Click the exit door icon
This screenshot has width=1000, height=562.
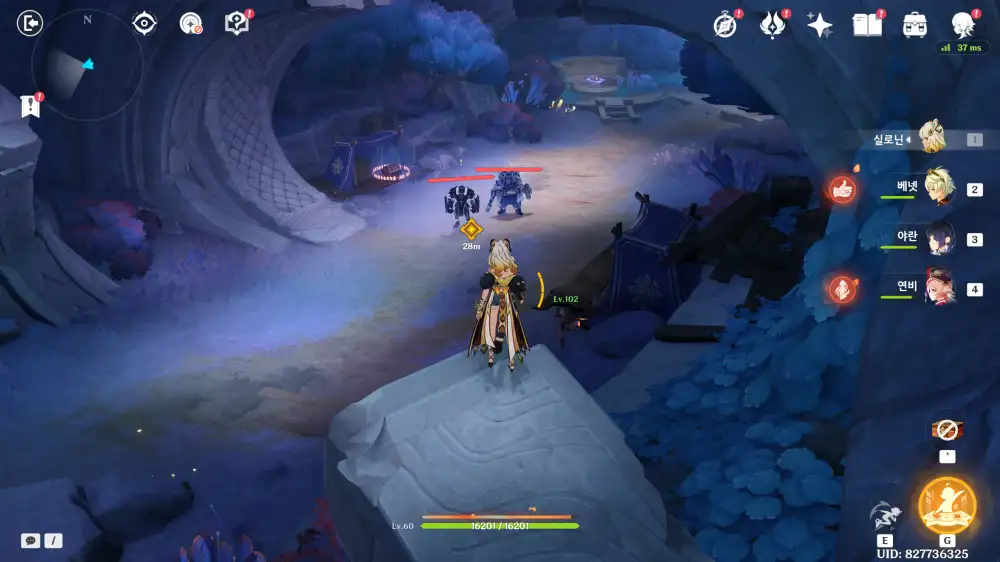31,23
